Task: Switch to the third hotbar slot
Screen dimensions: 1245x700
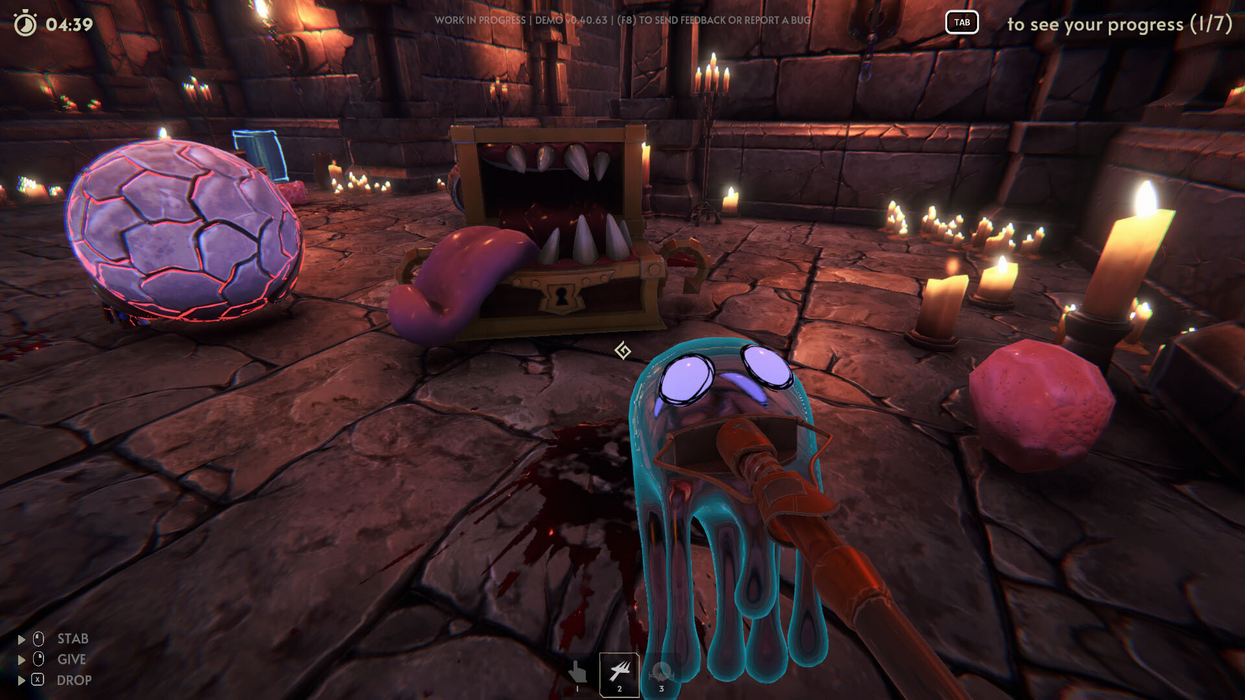Action: point(660,673)
